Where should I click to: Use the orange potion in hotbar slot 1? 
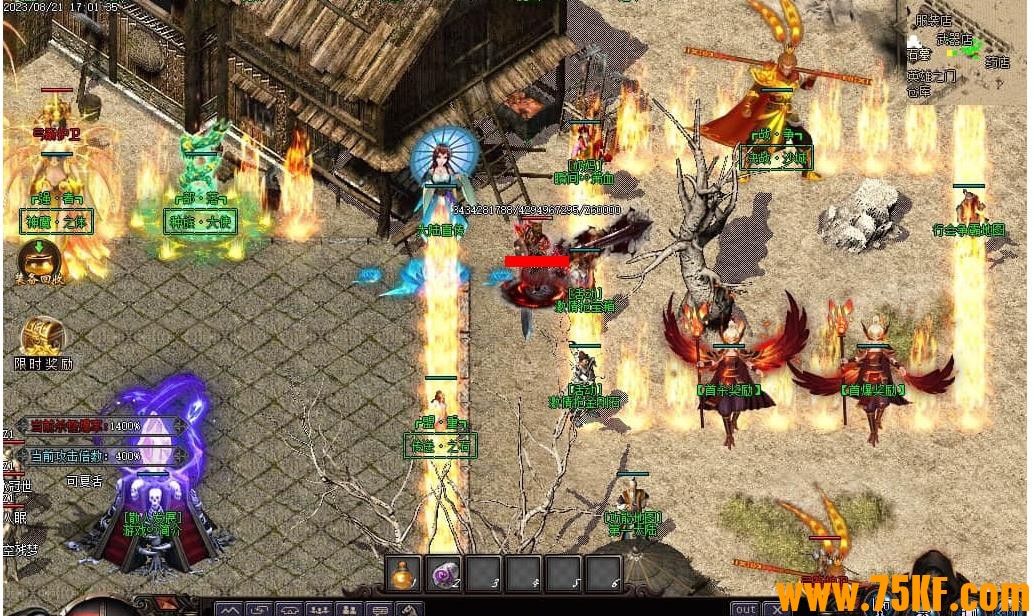(403, 573)
